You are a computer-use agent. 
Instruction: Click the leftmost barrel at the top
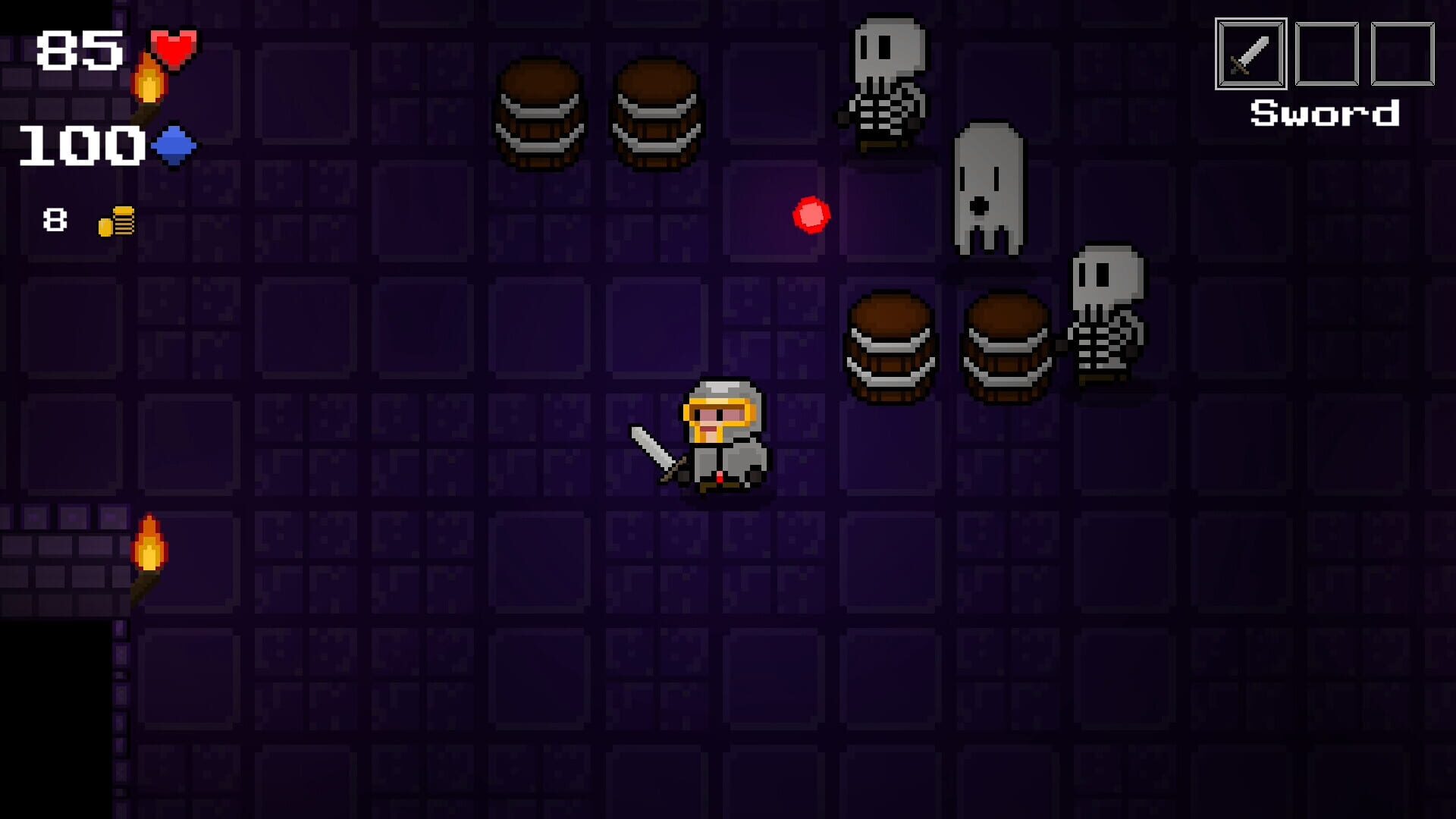(538, 114)
